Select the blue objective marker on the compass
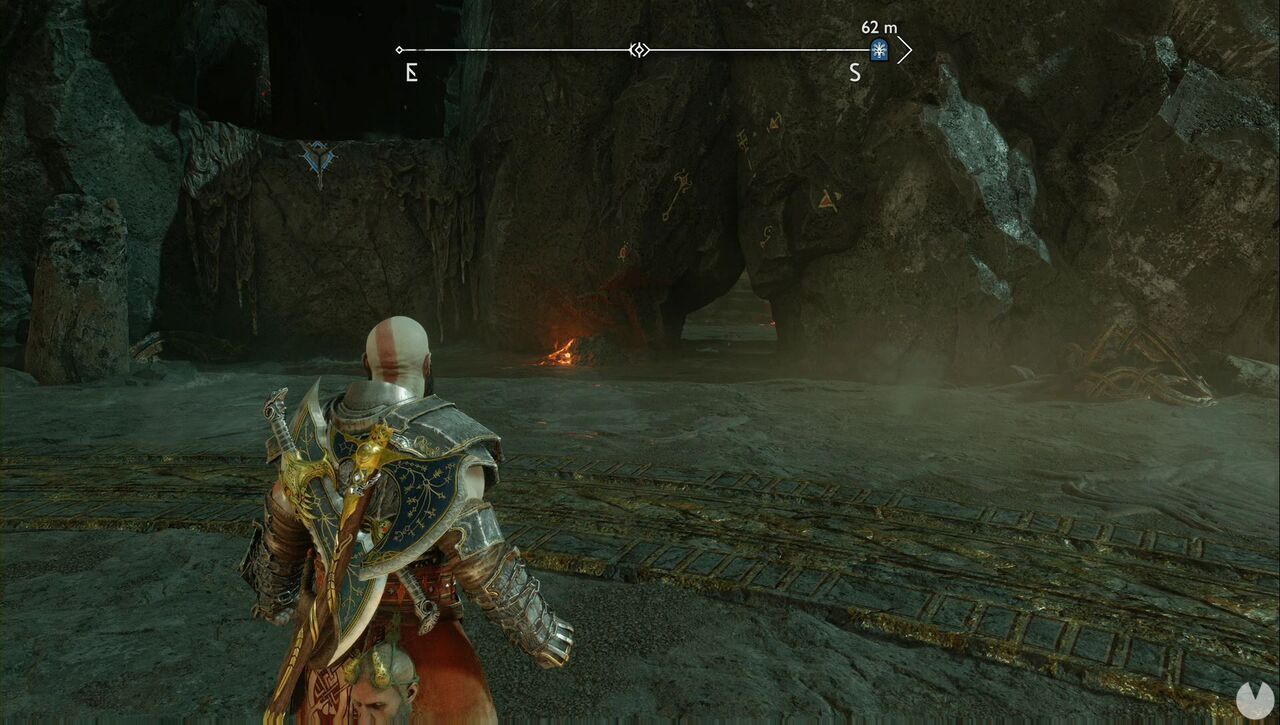 [x=879, y=48]
